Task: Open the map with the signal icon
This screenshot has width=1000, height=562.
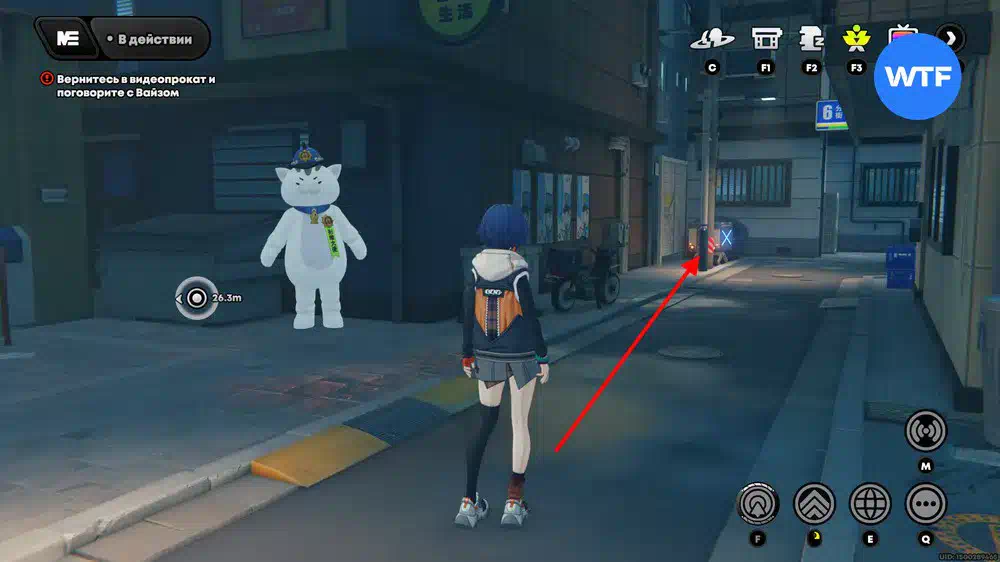Action: point(925,432)
